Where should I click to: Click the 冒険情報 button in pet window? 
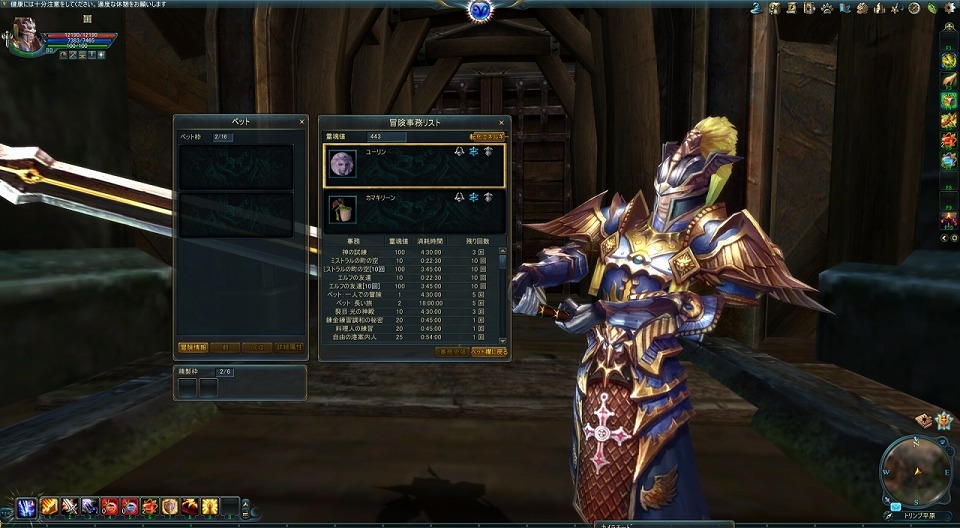(x=193, y=348)
